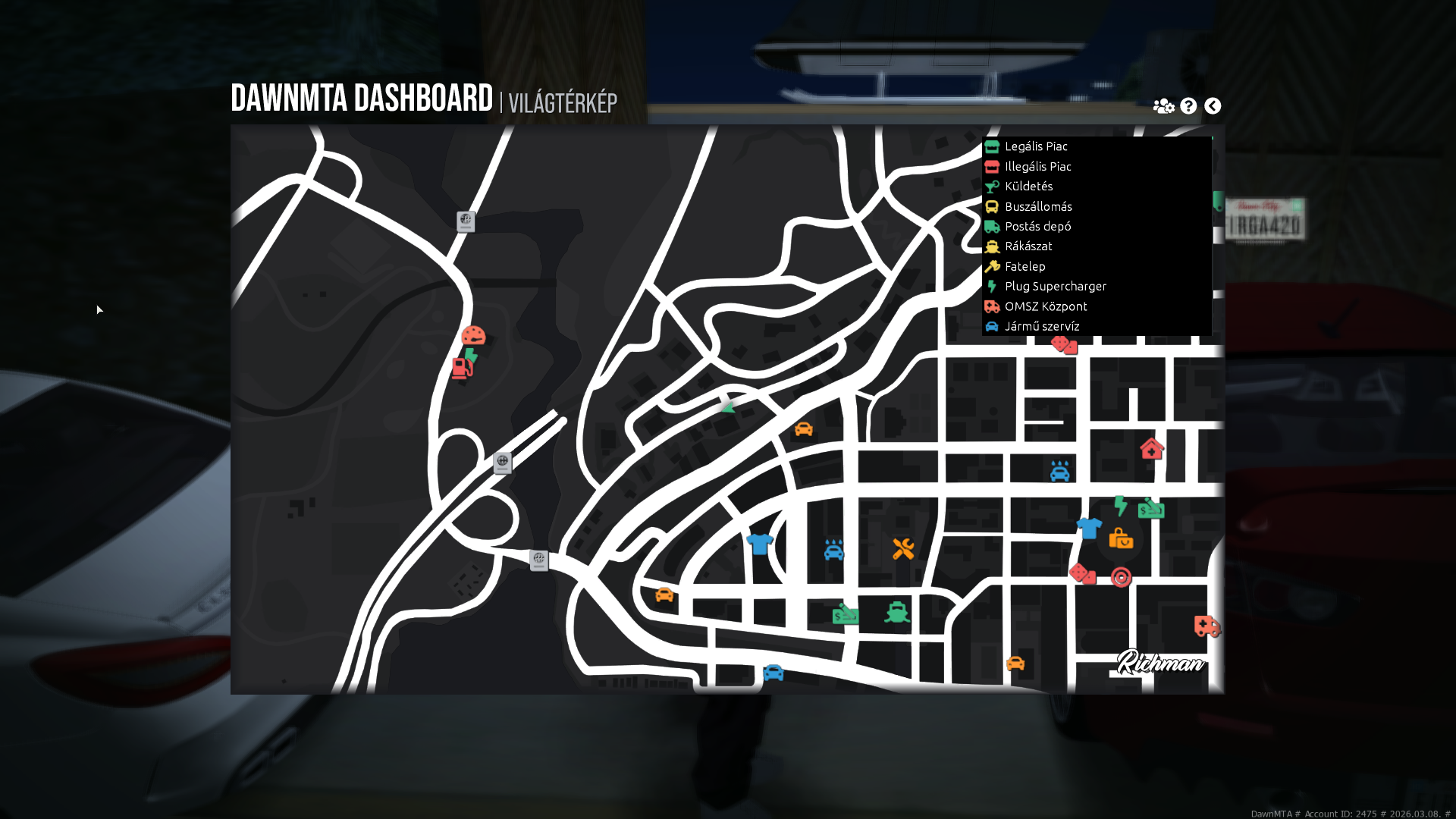
Task: Toggle Buszállomás visibility in the legend
Action: click(1039, 206)
